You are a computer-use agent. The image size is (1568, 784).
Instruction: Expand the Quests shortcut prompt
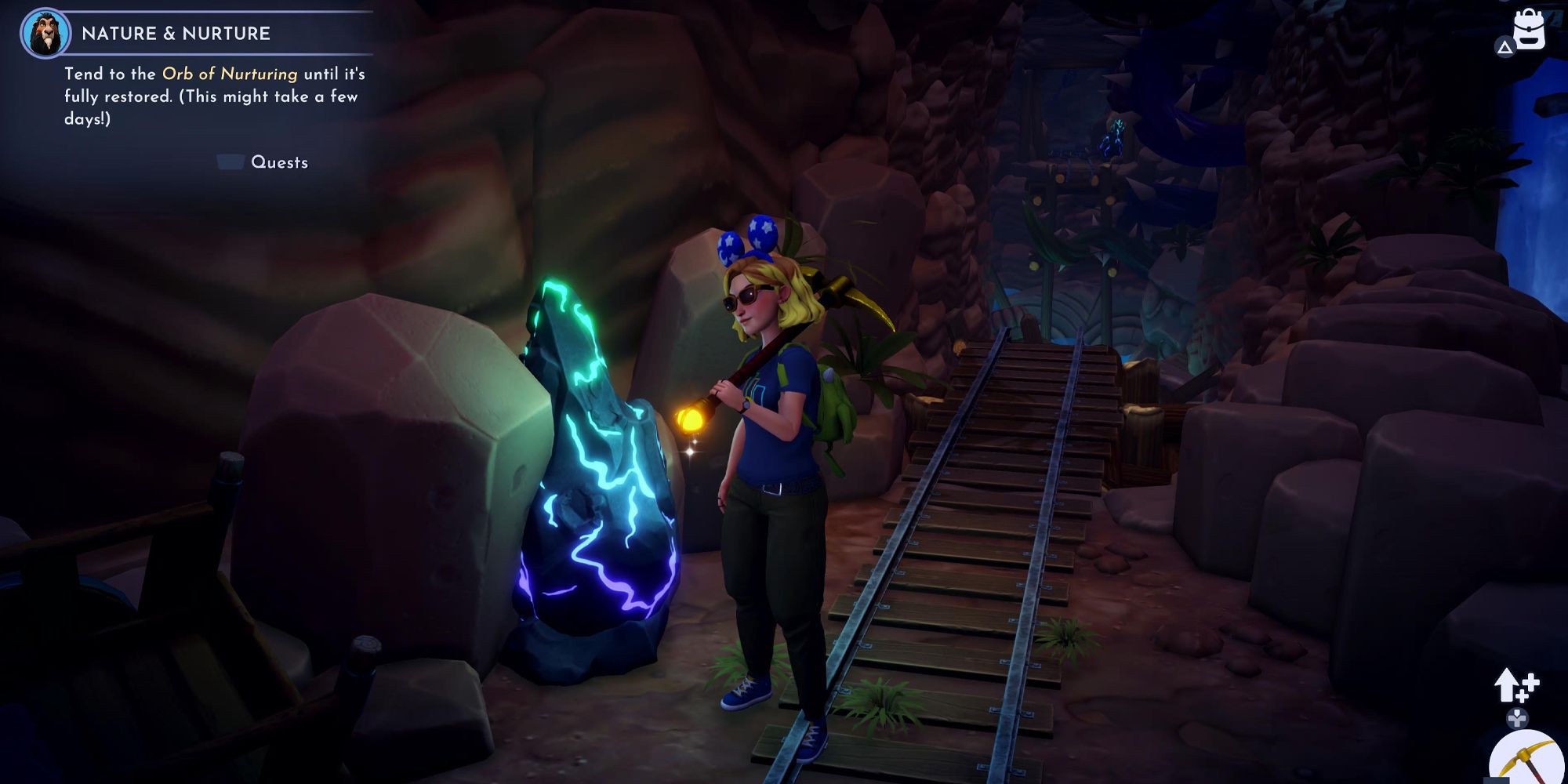(230, 162)
